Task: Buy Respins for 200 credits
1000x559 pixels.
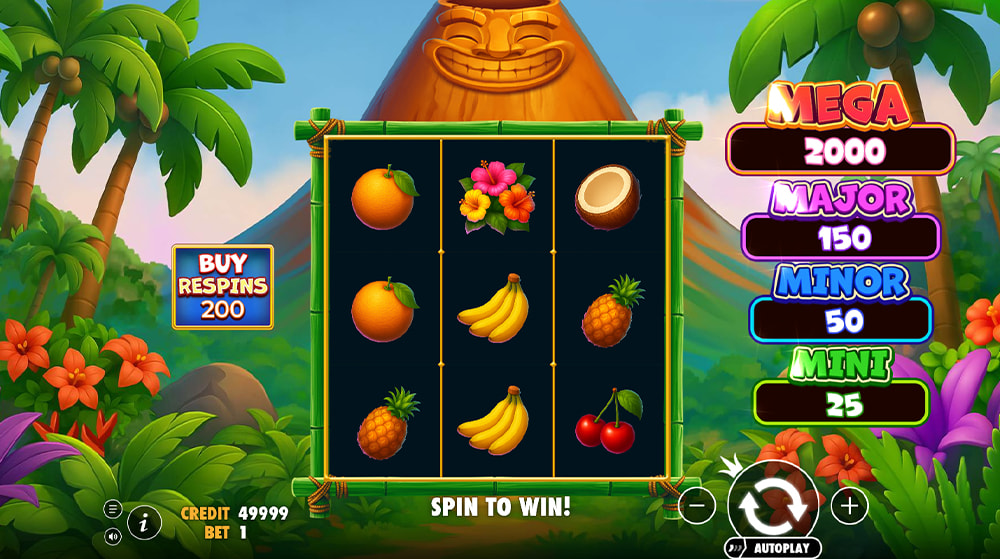Action: click(222, 287)
